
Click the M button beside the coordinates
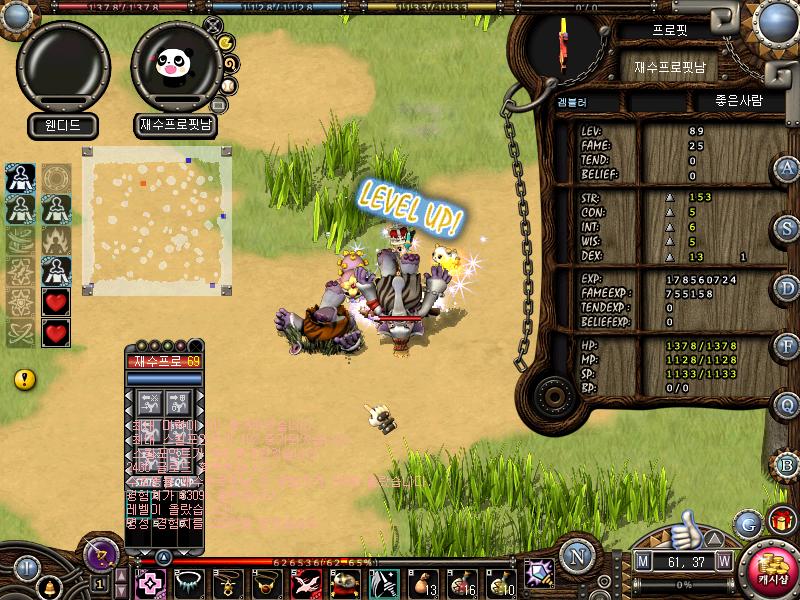coord(642,562)
